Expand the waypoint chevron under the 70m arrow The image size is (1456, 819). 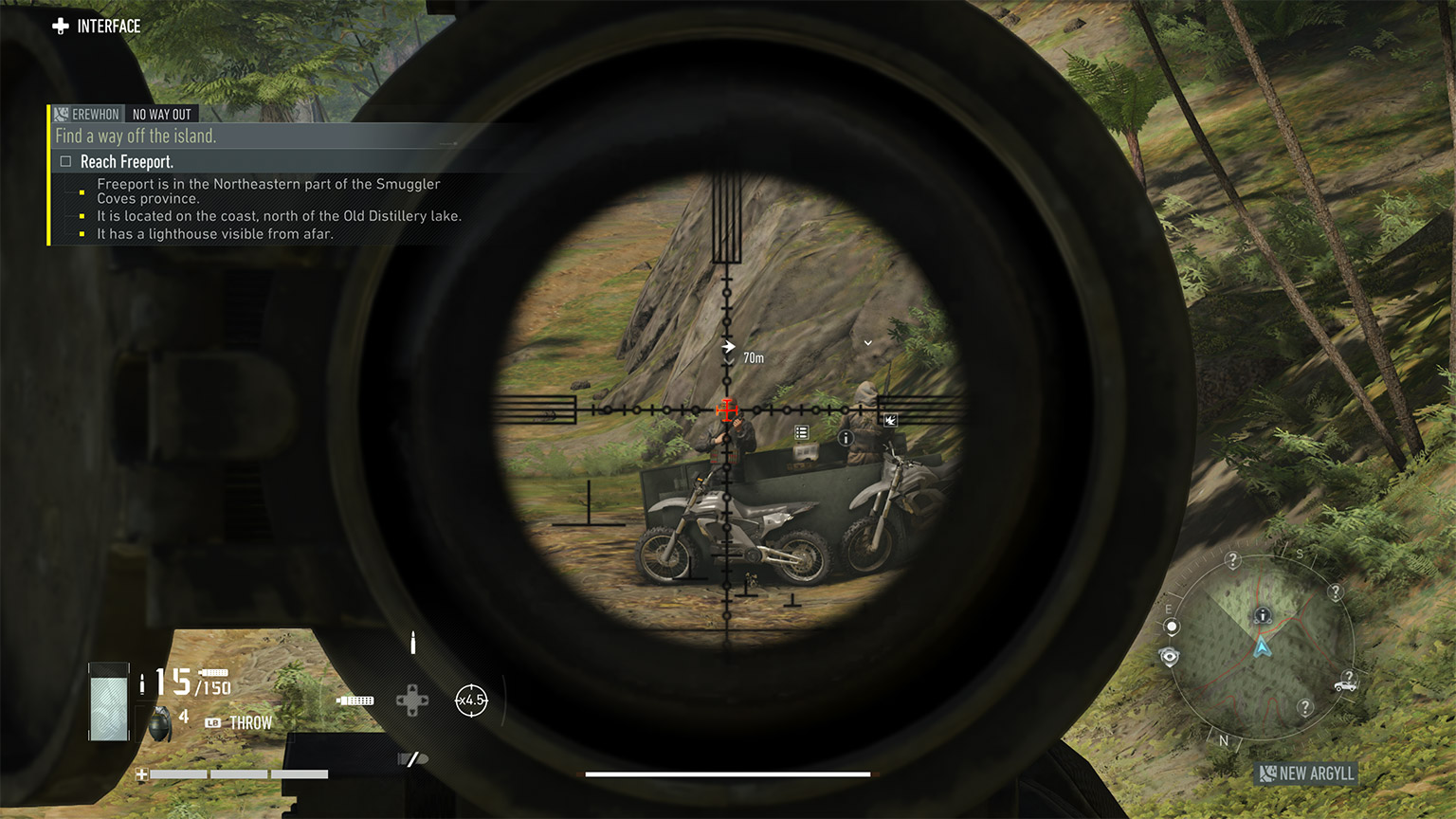(727, 361)
